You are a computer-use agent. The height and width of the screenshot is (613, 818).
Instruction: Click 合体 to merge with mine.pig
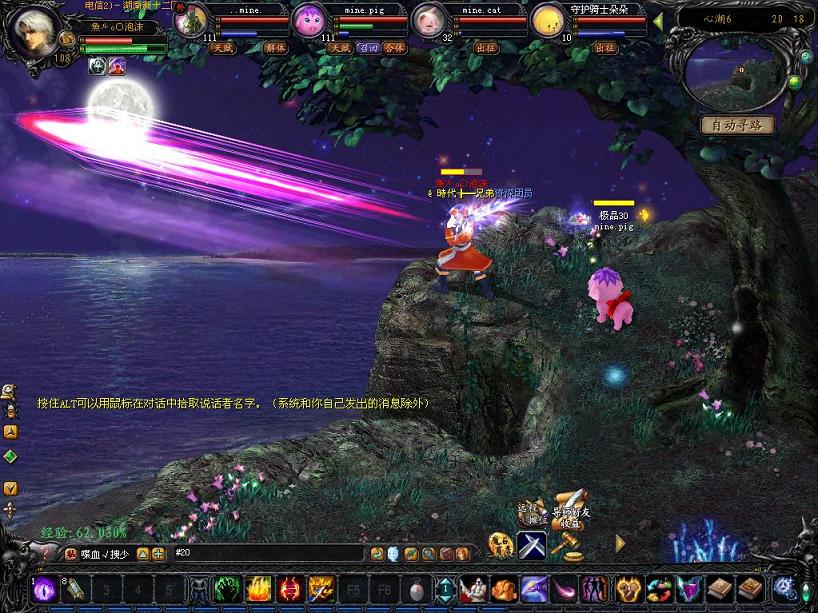395,47
